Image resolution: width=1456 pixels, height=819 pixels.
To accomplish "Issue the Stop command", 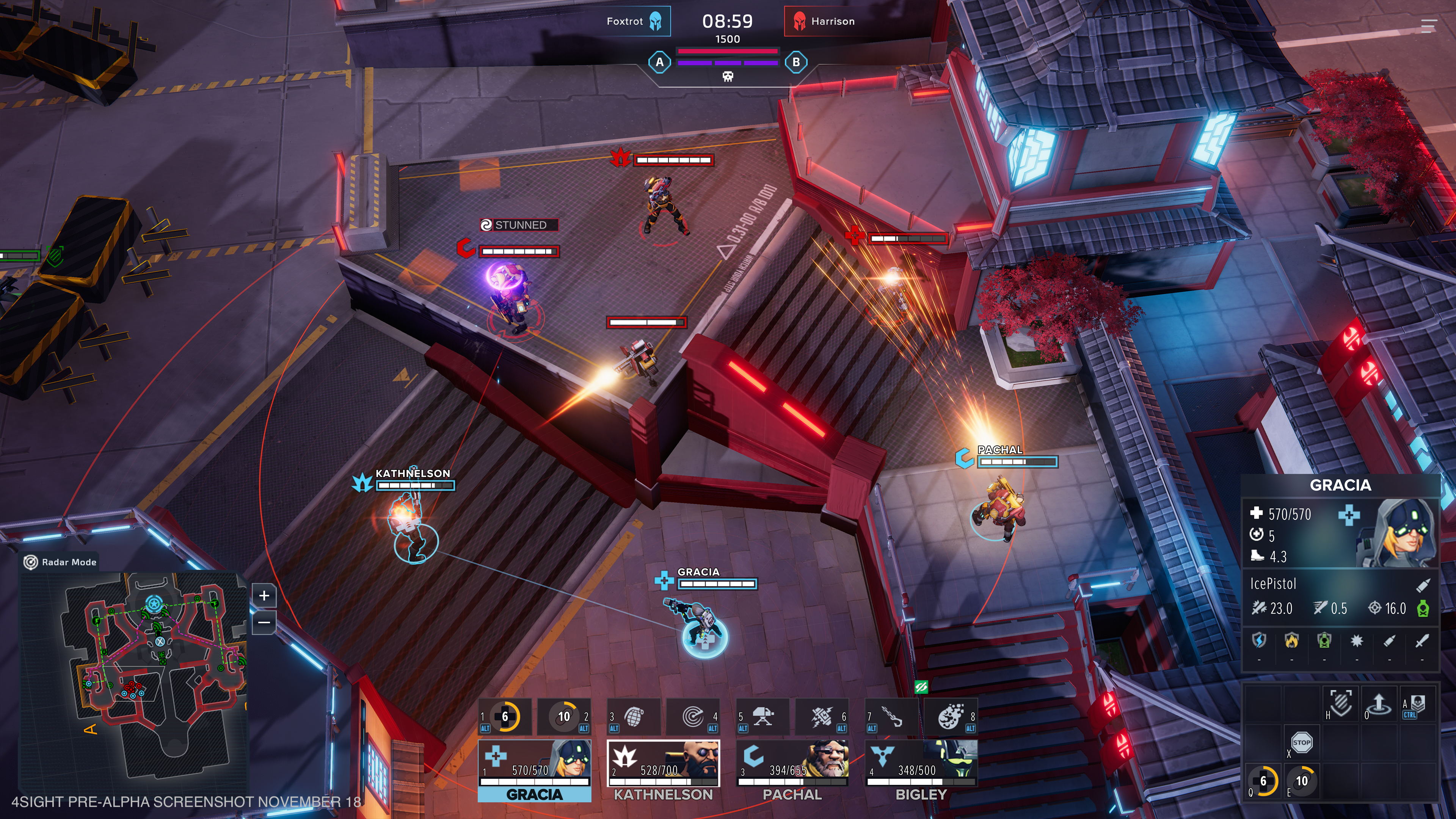I will coord(1301,742).
